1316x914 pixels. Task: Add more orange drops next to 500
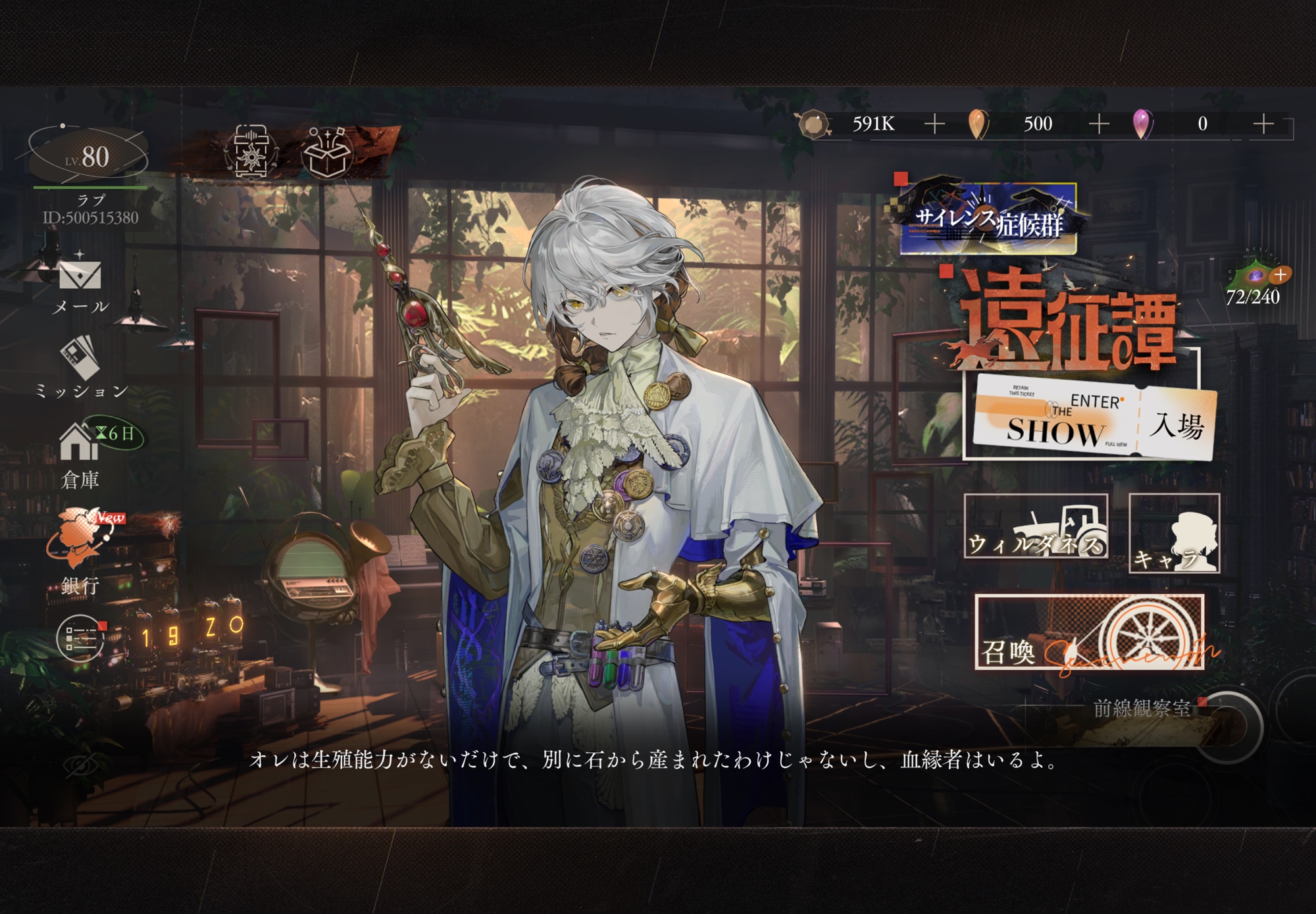tap(1098, 124)
